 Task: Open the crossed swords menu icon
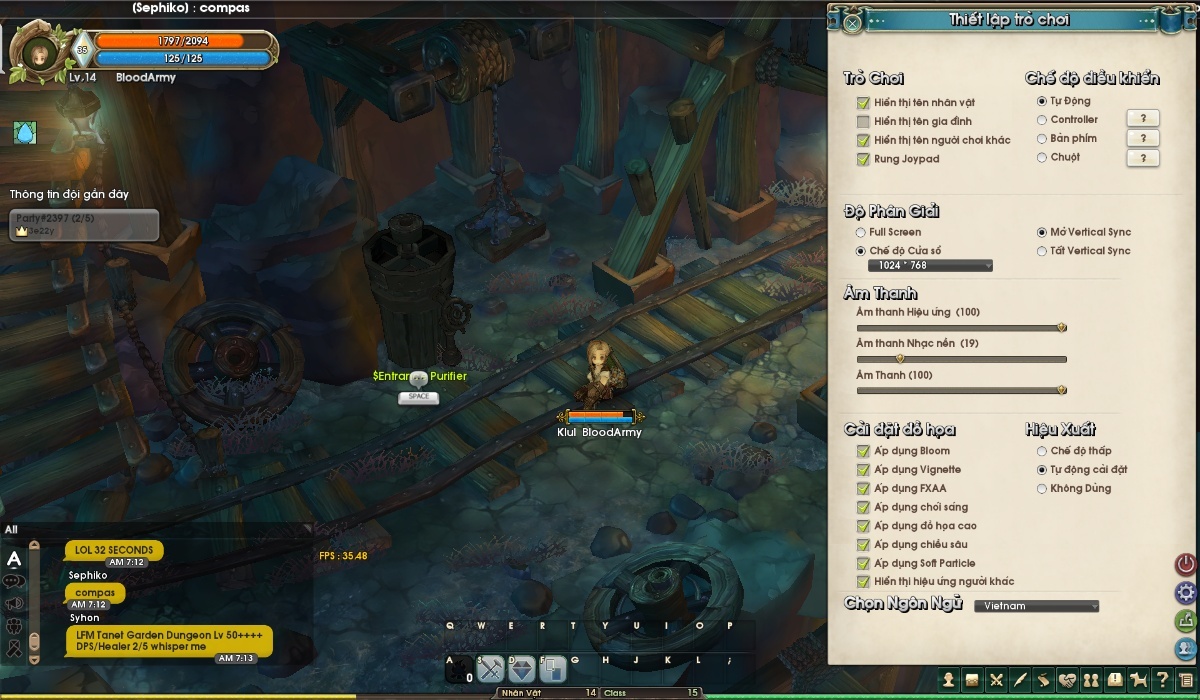point(996,680)
